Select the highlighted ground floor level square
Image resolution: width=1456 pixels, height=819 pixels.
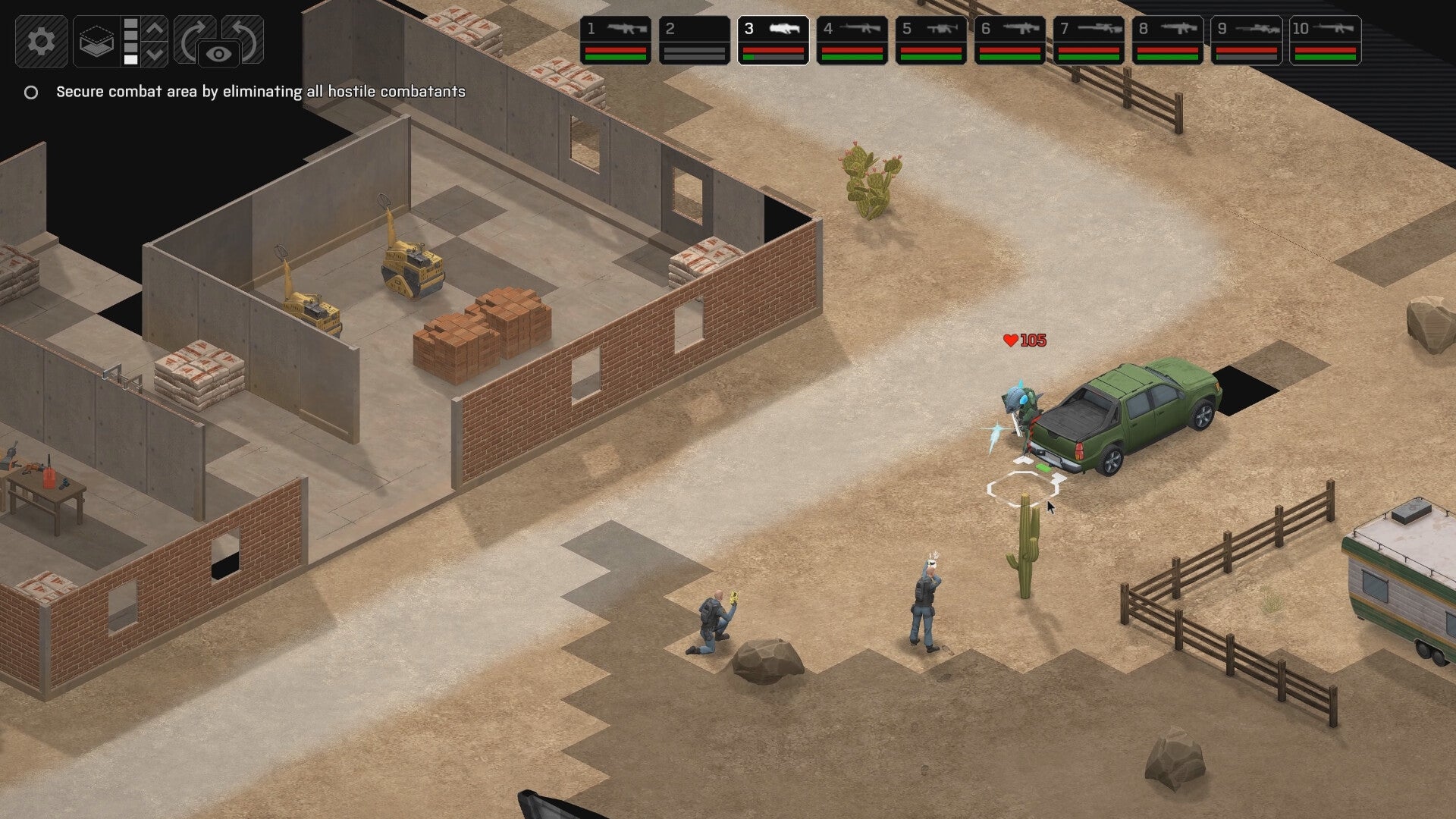tap(130, 61)
